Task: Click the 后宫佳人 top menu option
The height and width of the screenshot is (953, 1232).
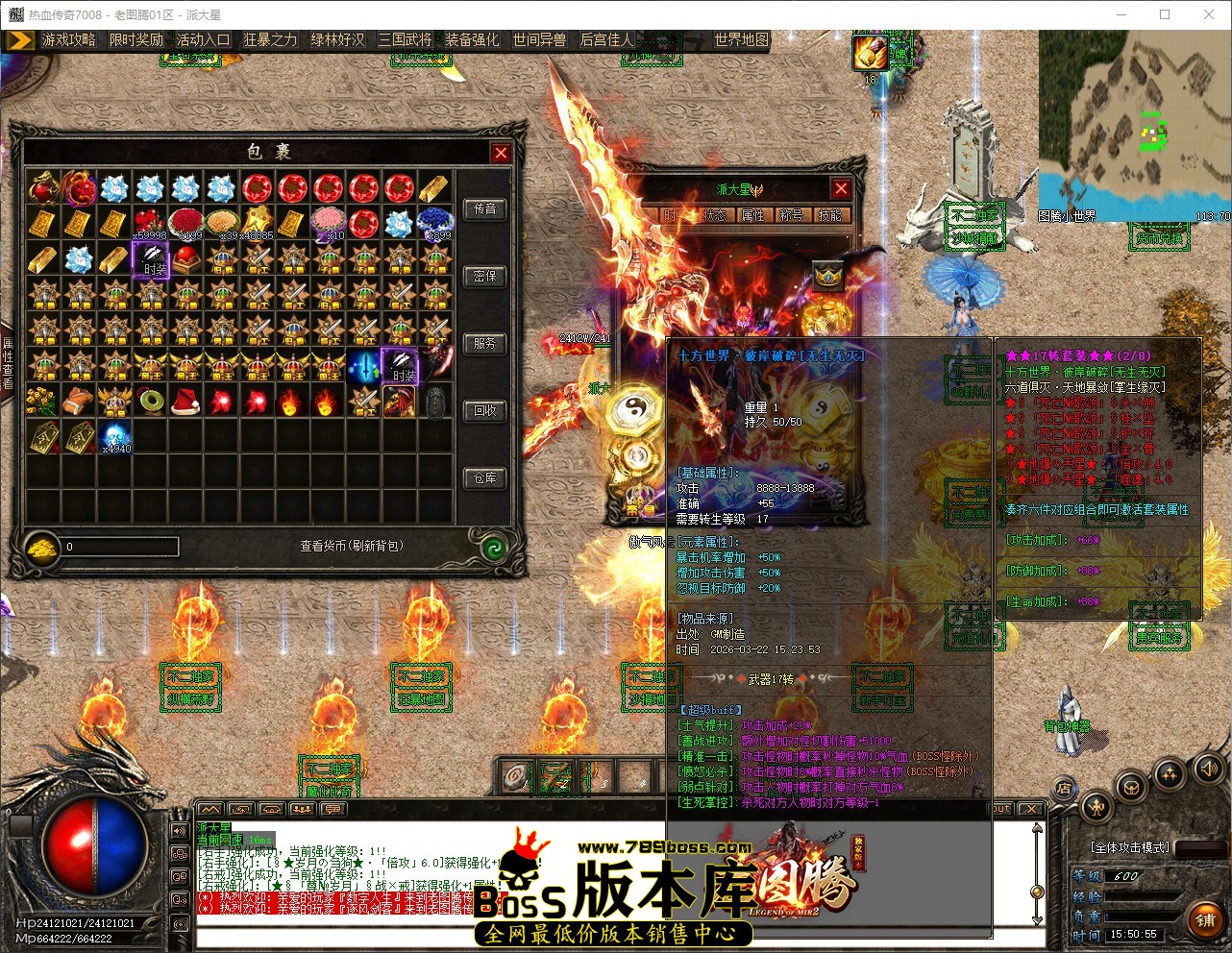Action: [x=607, y=40]
